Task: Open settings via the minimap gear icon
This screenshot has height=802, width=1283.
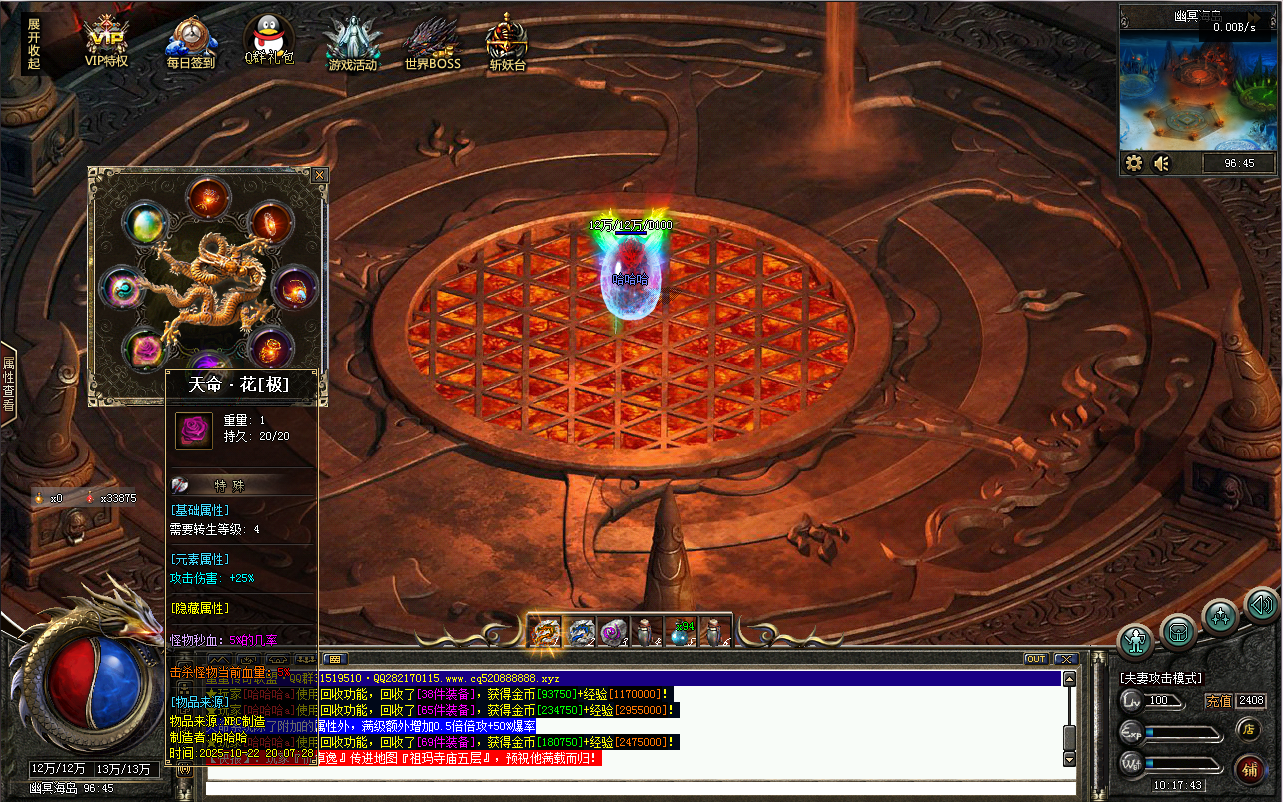Action: tap(1134, 163)
